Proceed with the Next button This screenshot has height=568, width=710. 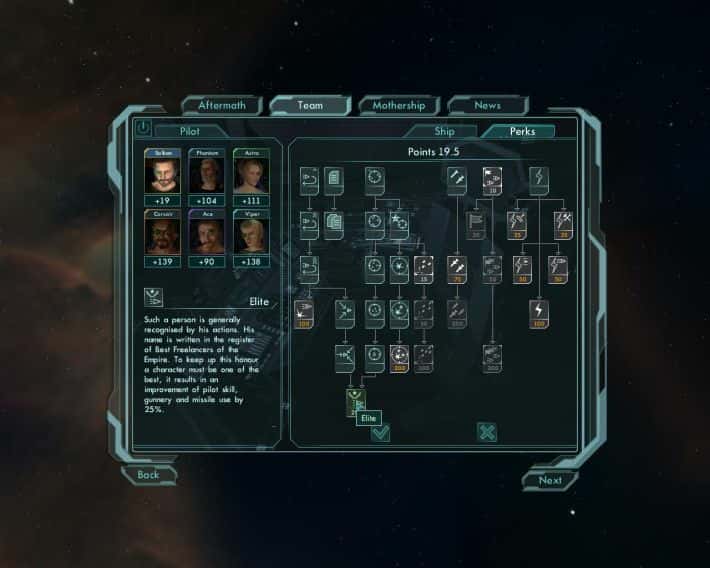pyautogui.click(x=550, y=480)
